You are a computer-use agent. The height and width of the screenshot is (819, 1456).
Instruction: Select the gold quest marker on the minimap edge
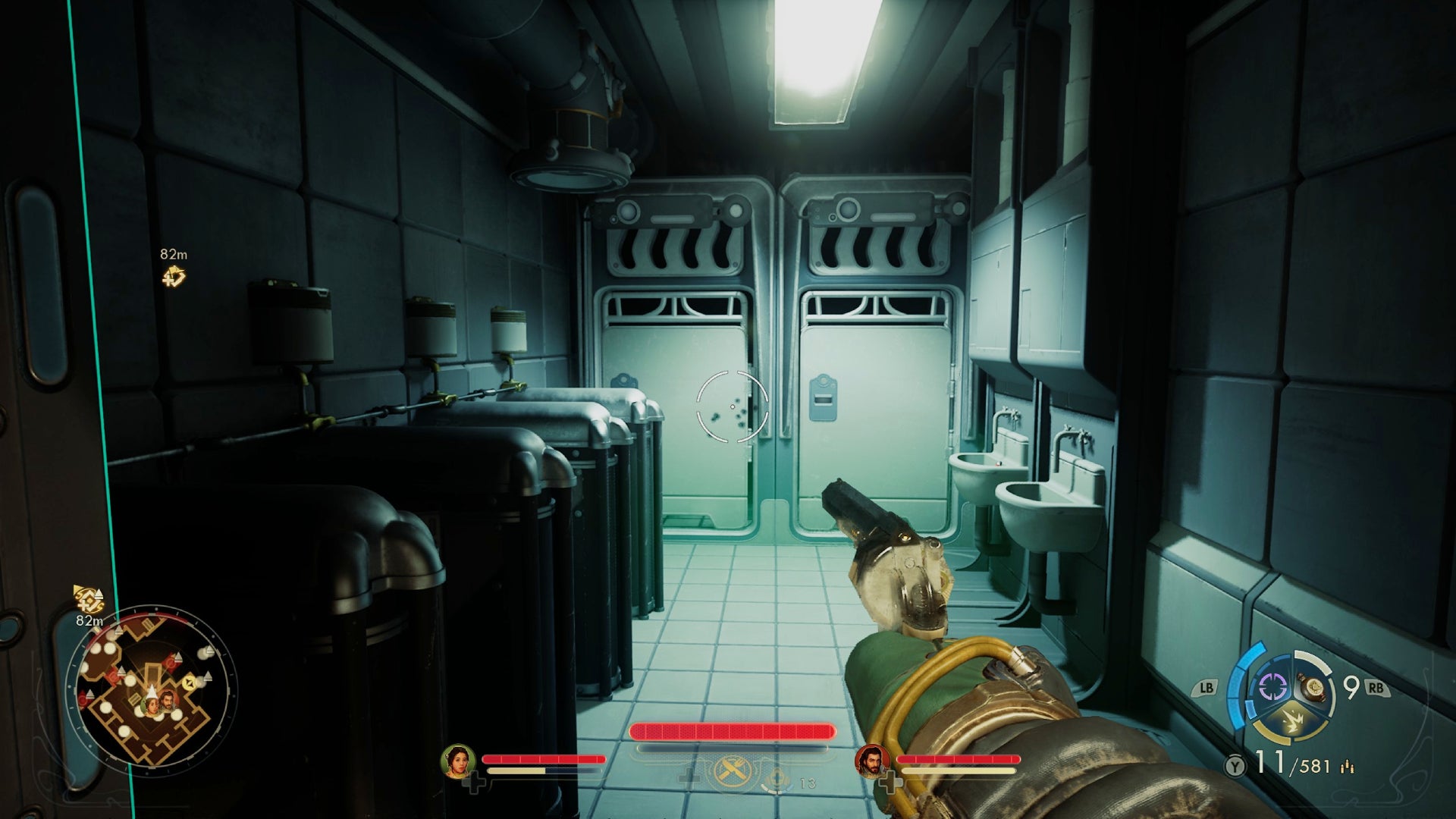click(x=89, y=600)
